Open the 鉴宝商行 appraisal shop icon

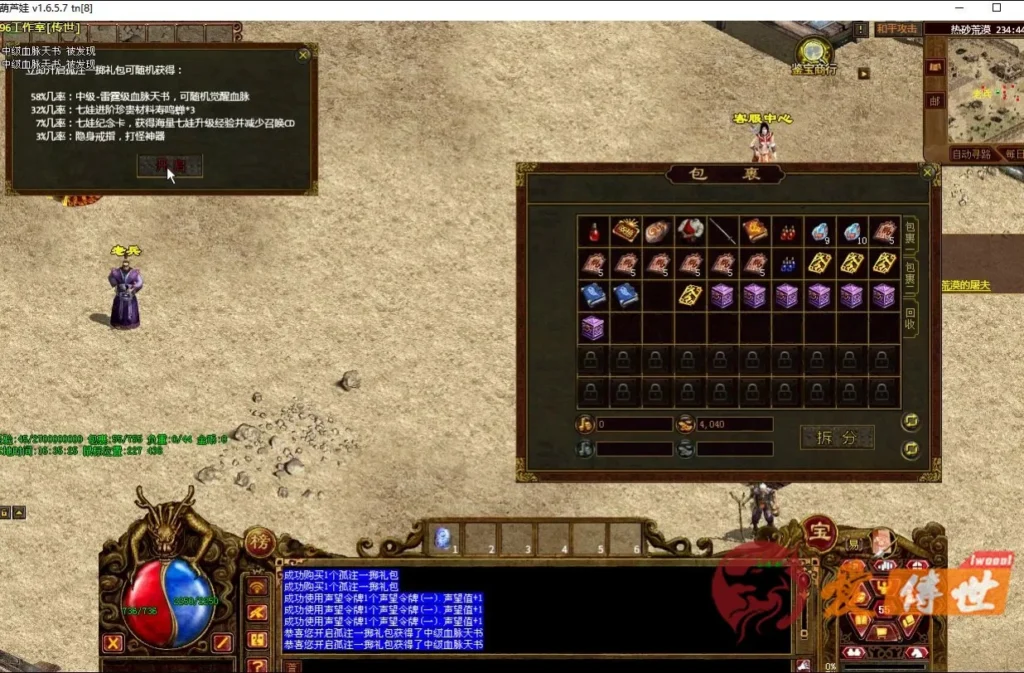(816, 52)
